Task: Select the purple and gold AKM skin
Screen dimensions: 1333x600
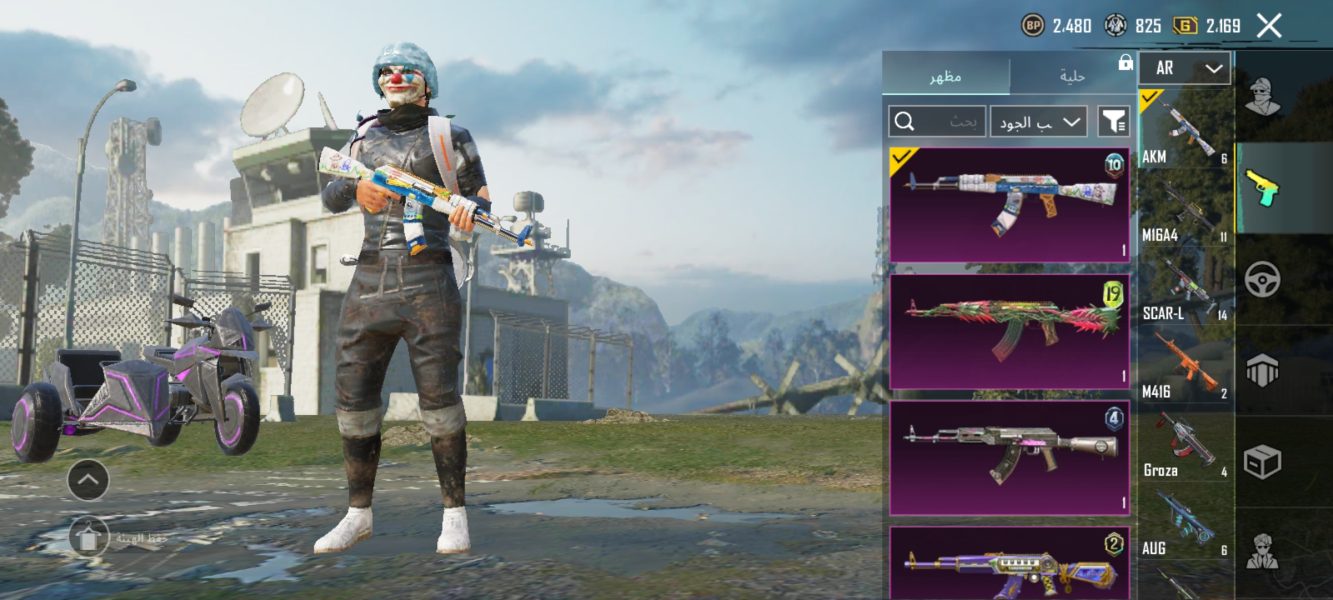Action: (1009, 564)
